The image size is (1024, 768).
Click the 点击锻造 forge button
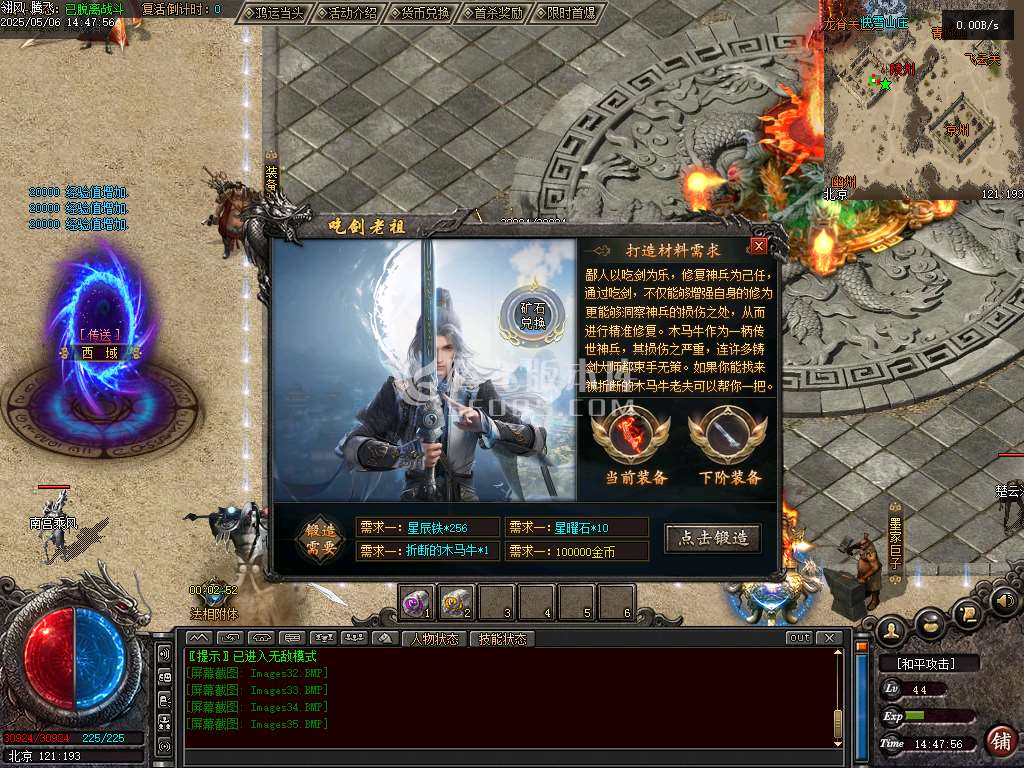click(712, 538)
